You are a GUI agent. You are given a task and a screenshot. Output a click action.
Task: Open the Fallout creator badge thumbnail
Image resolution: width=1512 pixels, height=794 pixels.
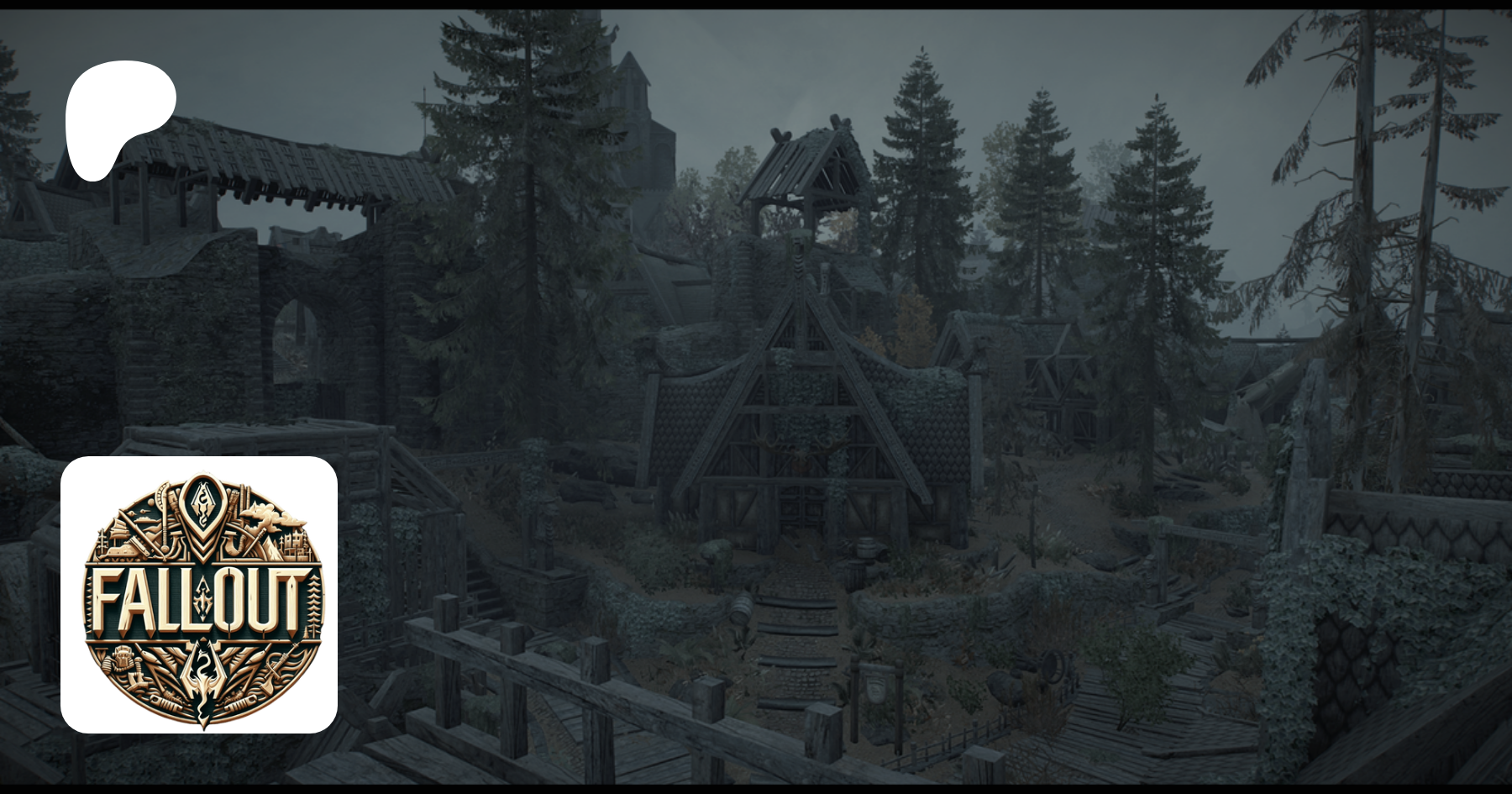199,595
